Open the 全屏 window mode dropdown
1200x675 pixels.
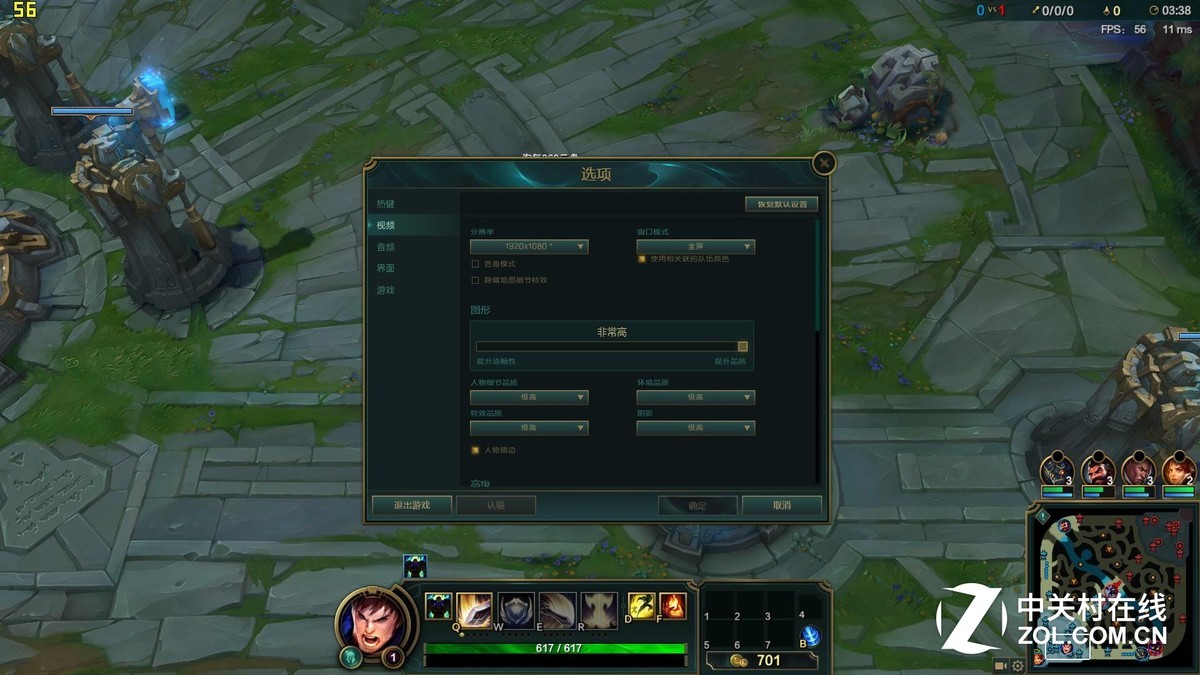[696, 246]
